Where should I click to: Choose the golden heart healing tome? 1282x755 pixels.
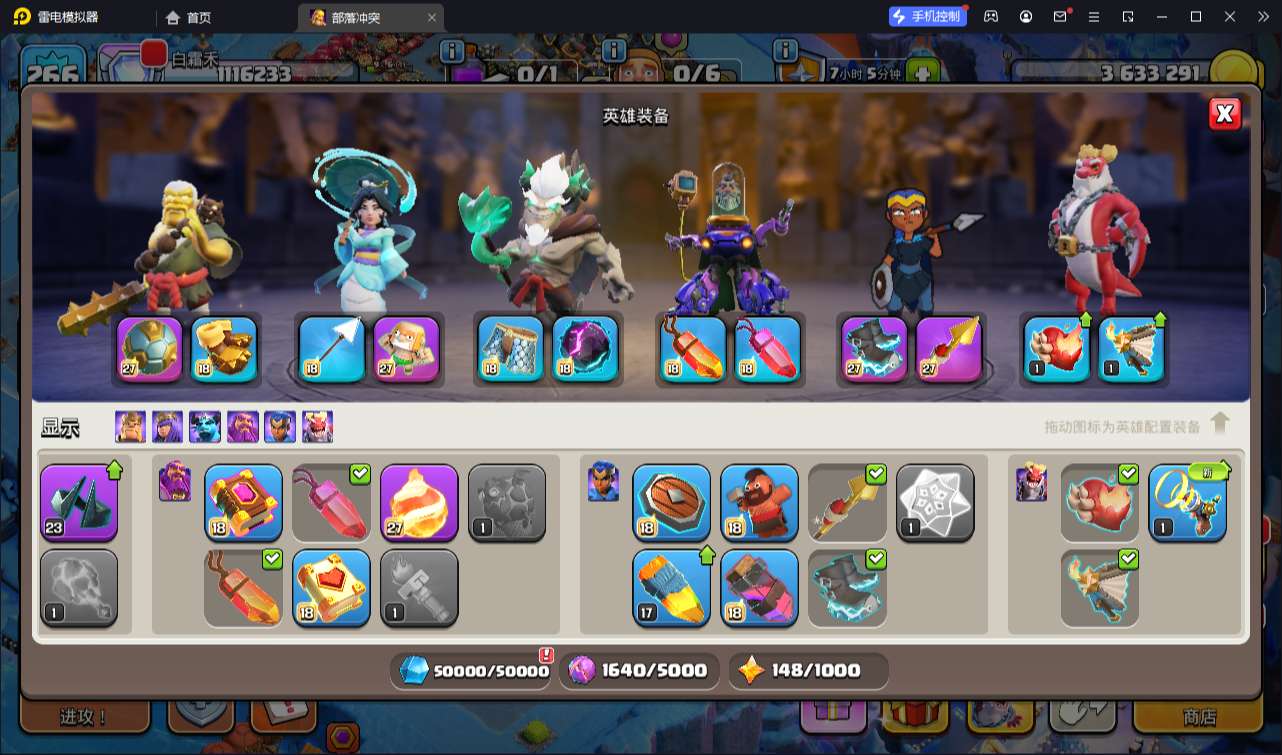click(331, 587)
